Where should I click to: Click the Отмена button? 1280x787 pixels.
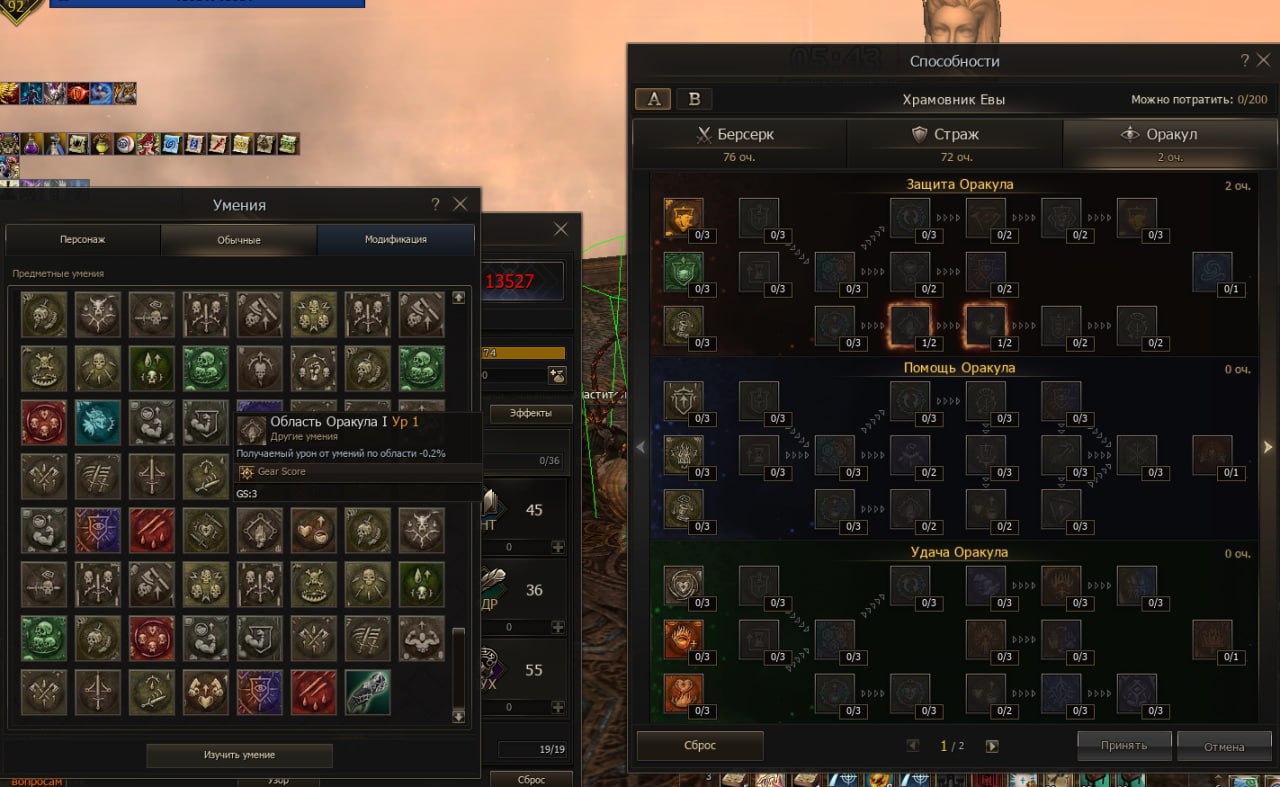tap(1223, 746)
